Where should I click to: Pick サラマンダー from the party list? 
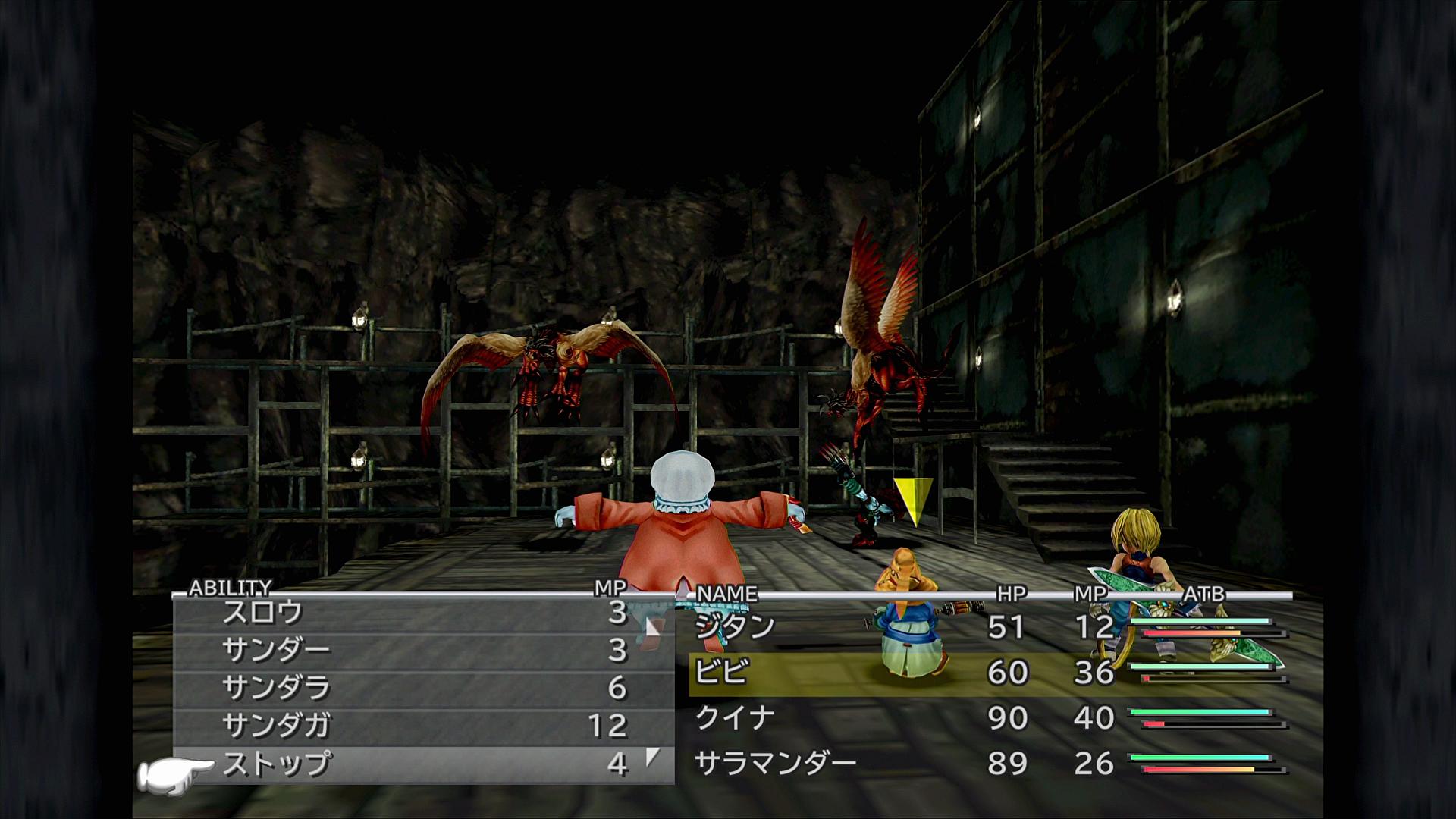775,763
